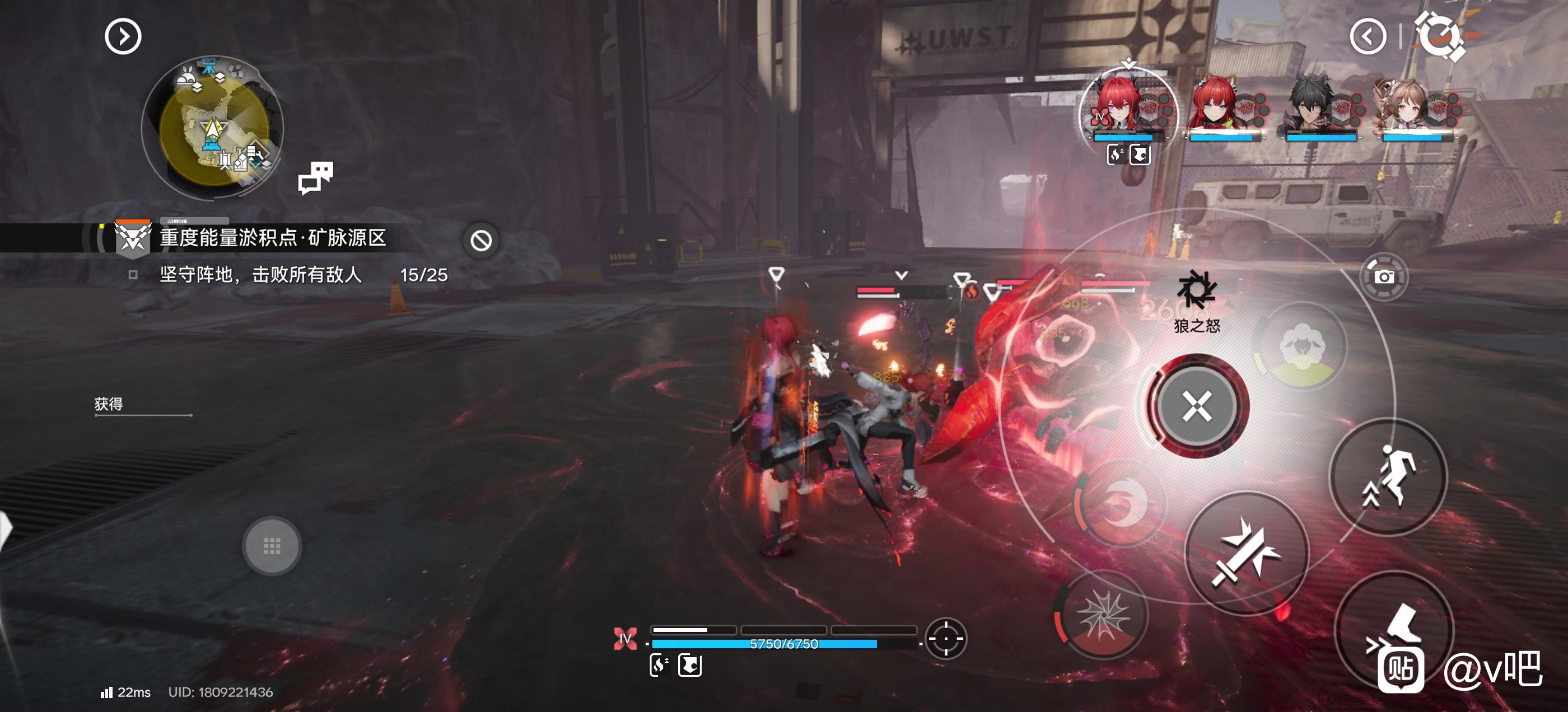Open the chat bubbles icon
Viewport: 1568px width, 712px height.
[x=315, y=177]
